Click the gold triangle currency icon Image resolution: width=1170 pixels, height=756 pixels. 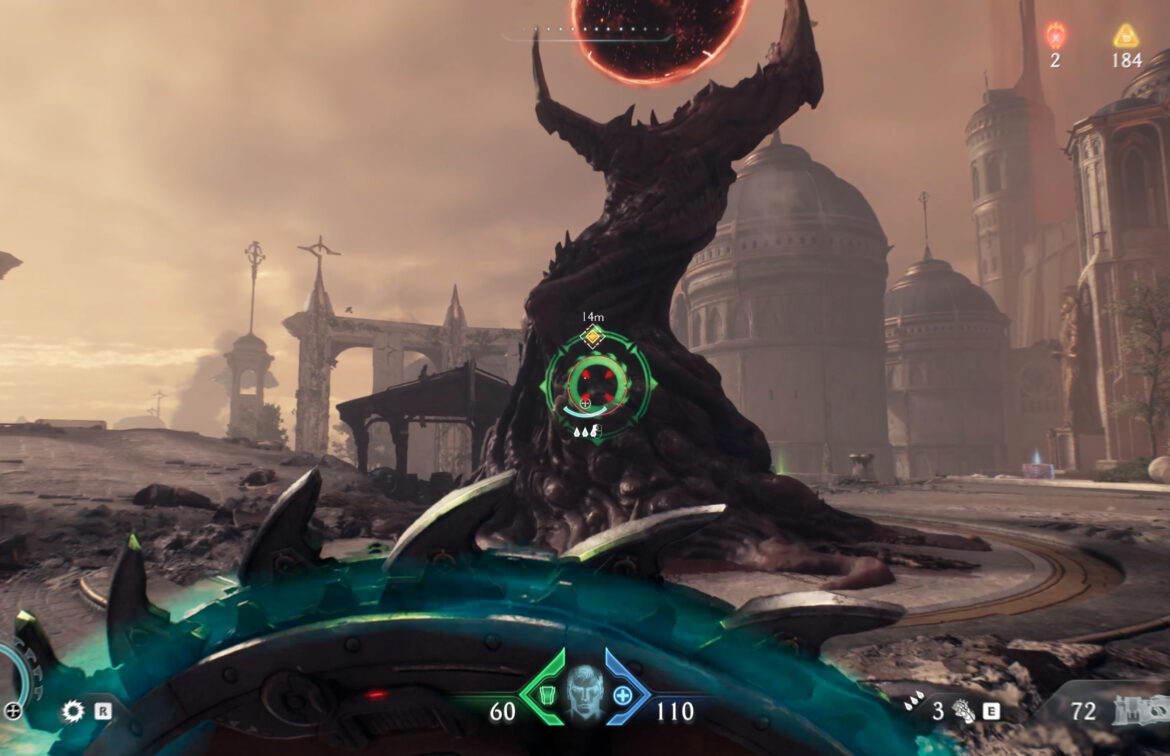(x=1126, y=36)
